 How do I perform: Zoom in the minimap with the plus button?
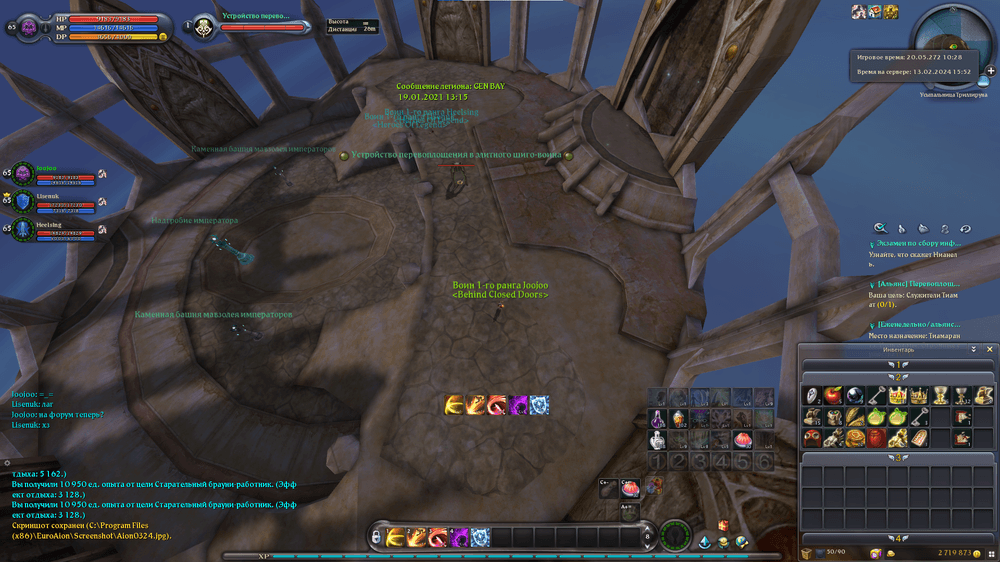point(990,71)
